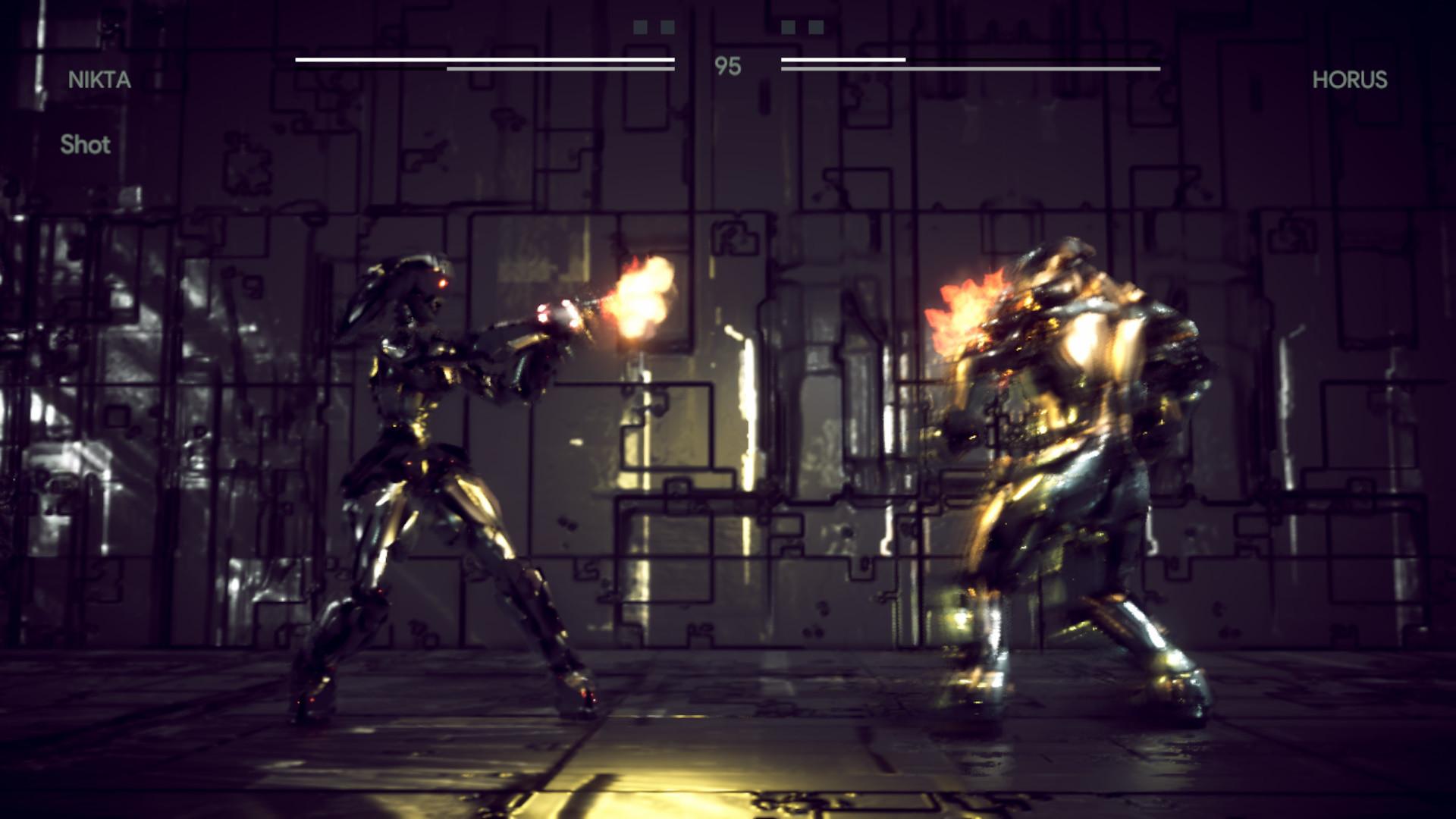This screenshot has width=1456, height=819.
Task: Click the 95 round timer
Action: click(726, 65)
